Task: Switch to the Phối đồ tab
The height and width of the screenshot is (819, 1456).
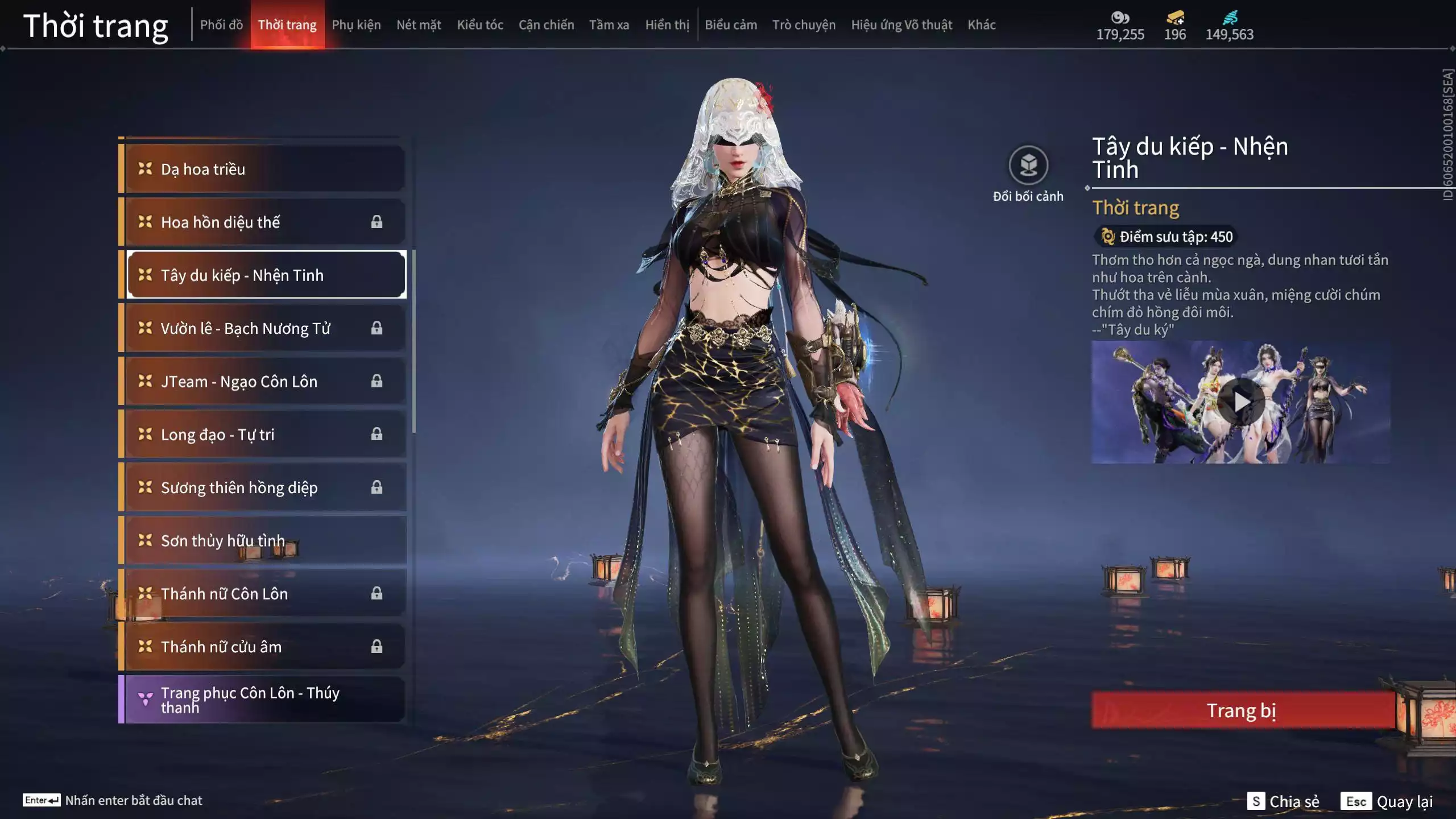Action: tap(221, 25)
